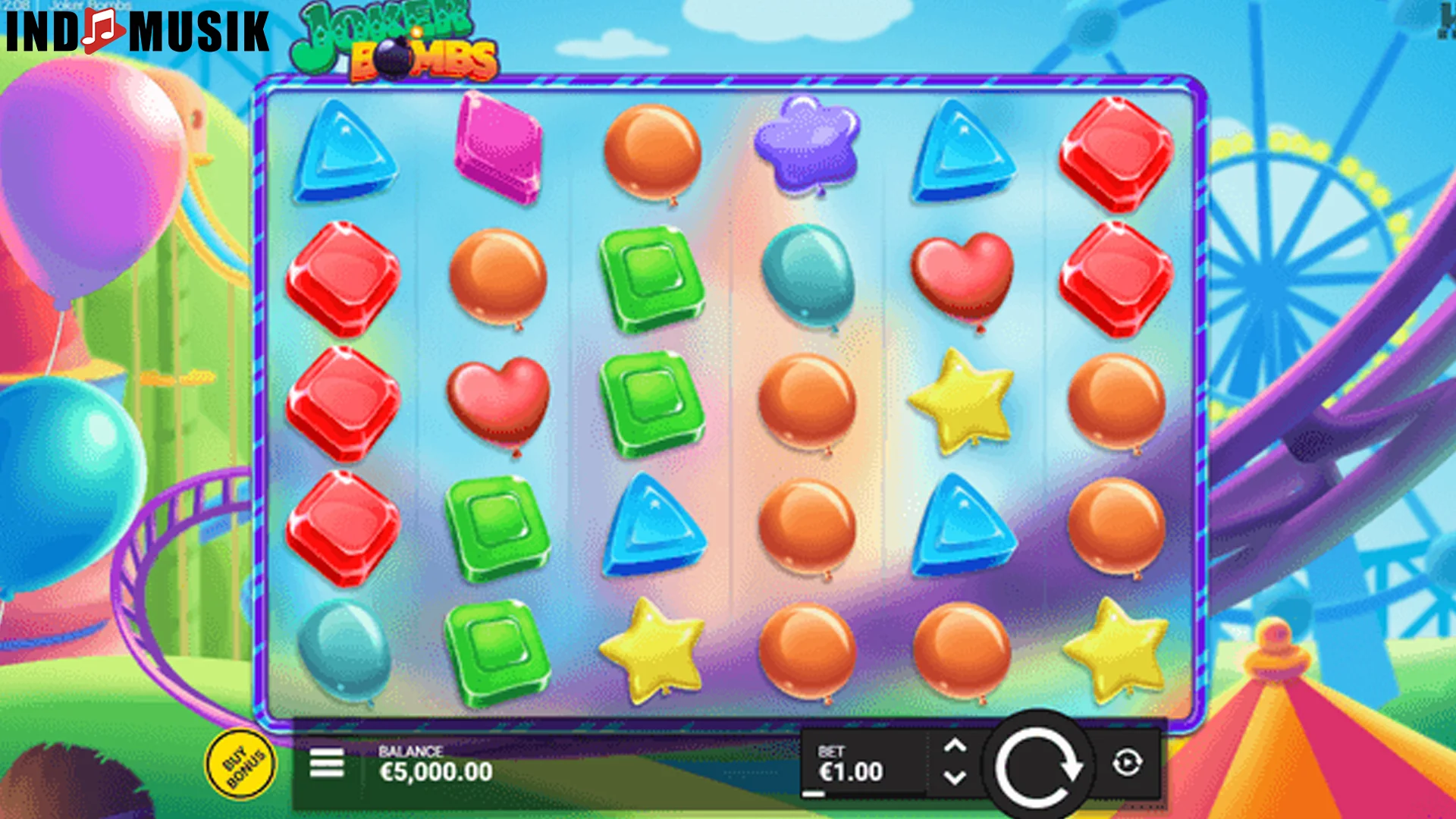Click the INDOMUSIK logo
This screenshot has height=819, width=1456.
[137, 32]
